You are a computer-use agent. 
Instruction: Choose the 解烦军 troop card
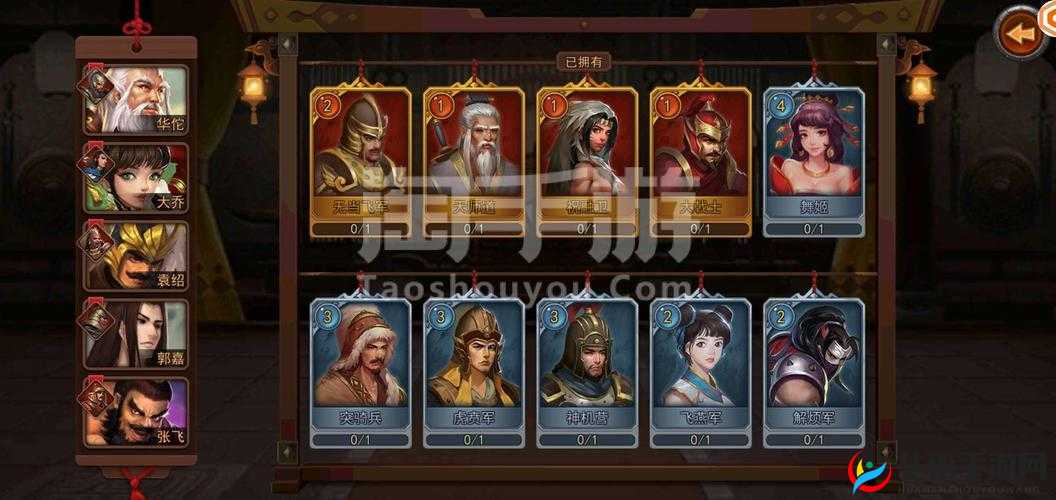[x=814, y=370]
